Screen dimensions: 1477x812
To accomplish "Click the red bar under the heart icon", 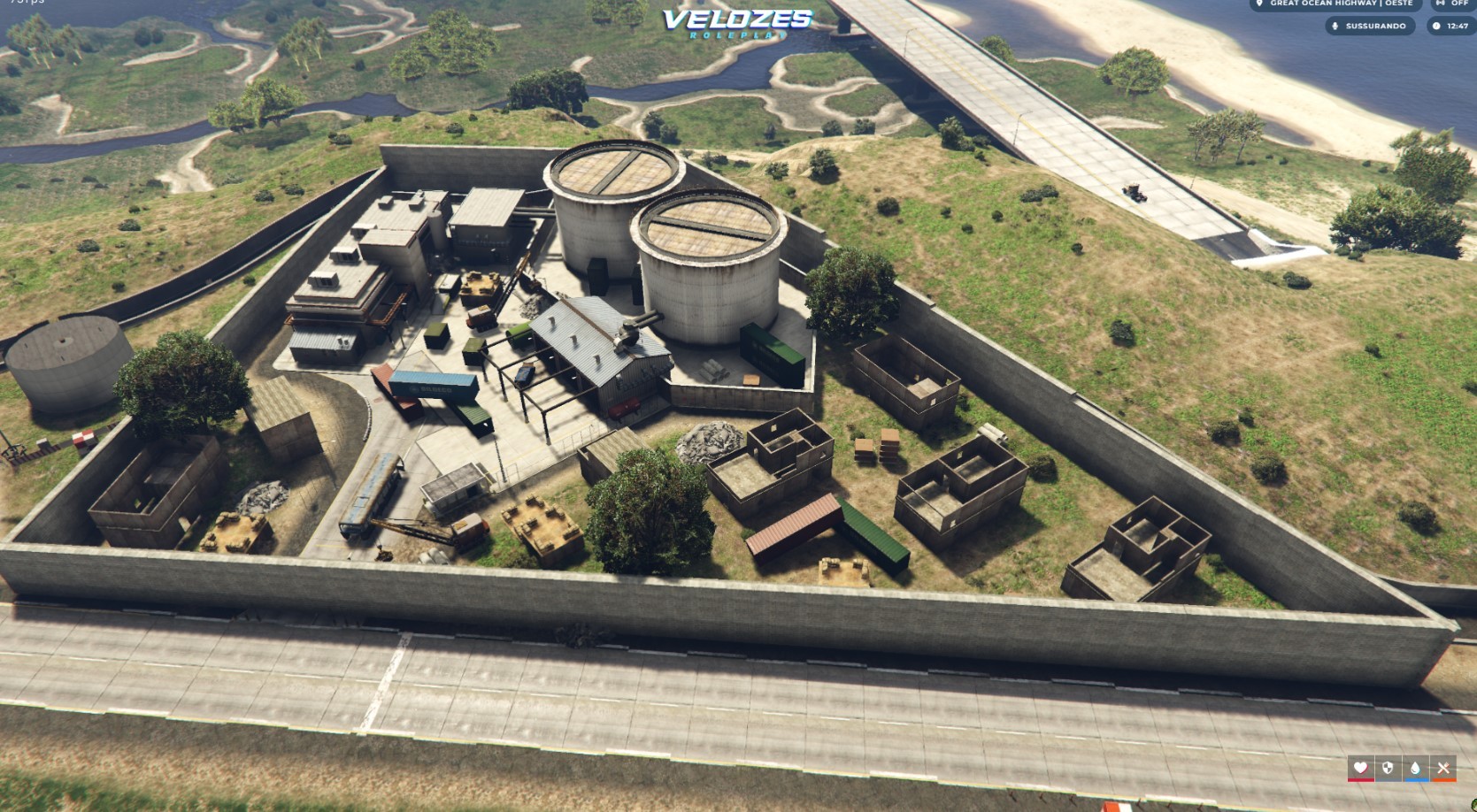I will pos(1360,780).
